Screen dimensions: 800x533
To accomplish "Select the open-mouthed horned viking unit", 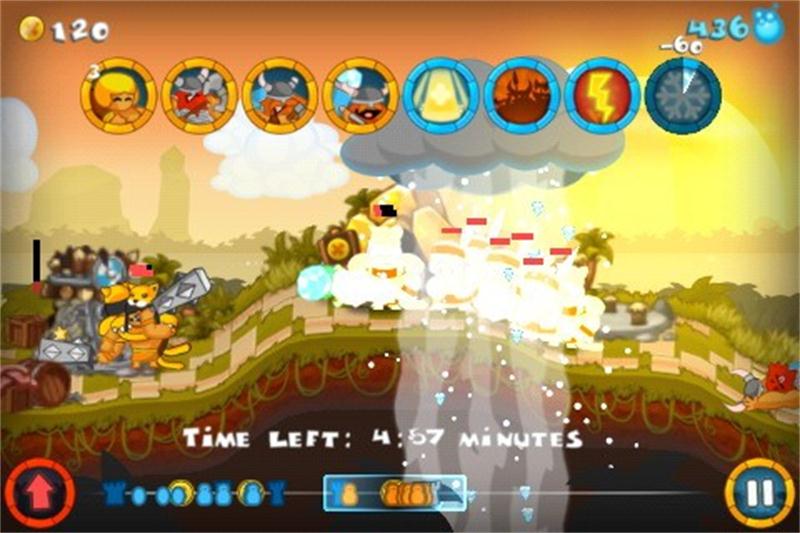I will click(x=361, y=96).
